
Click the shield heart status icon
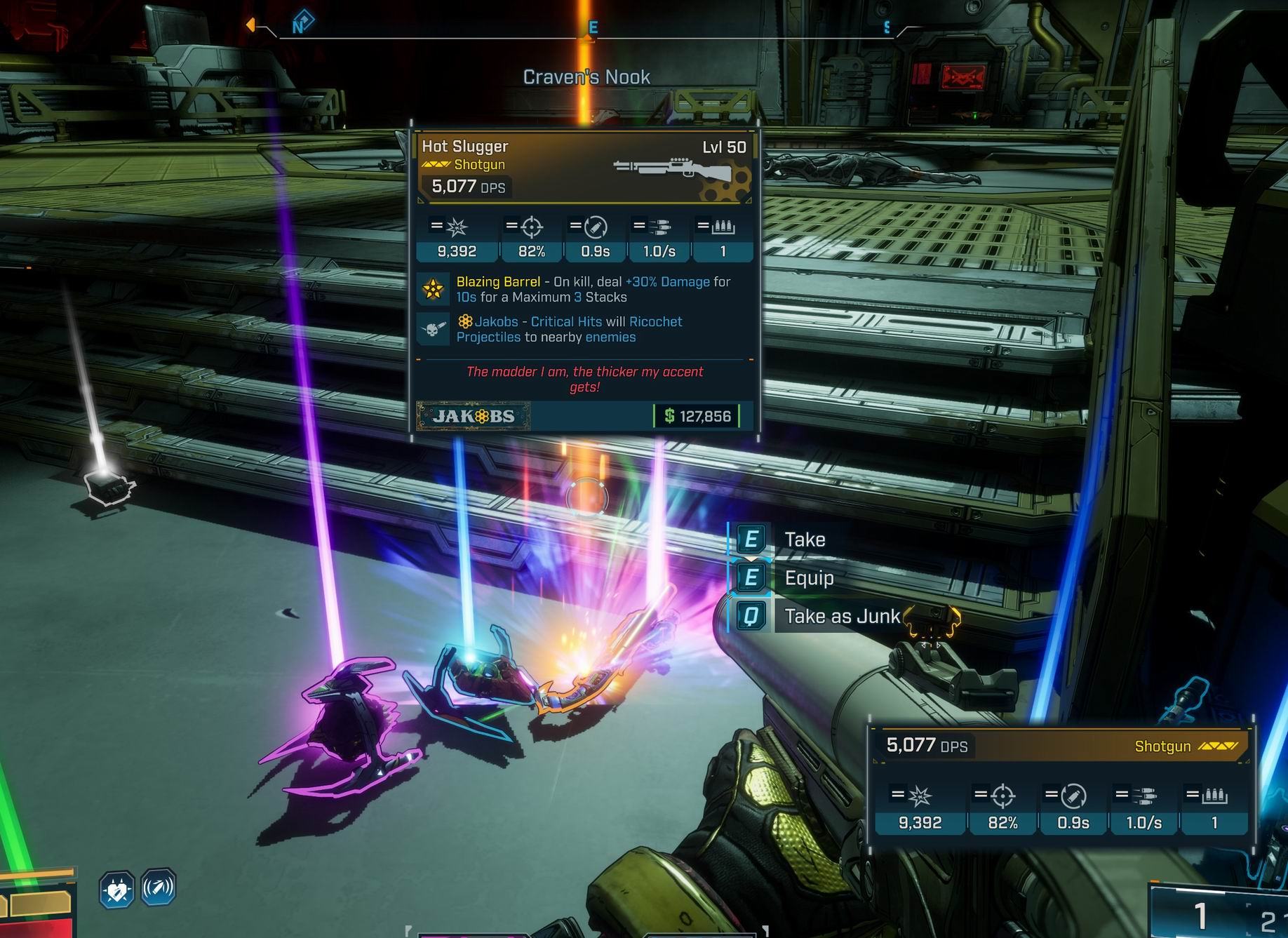tap(116, 890)
